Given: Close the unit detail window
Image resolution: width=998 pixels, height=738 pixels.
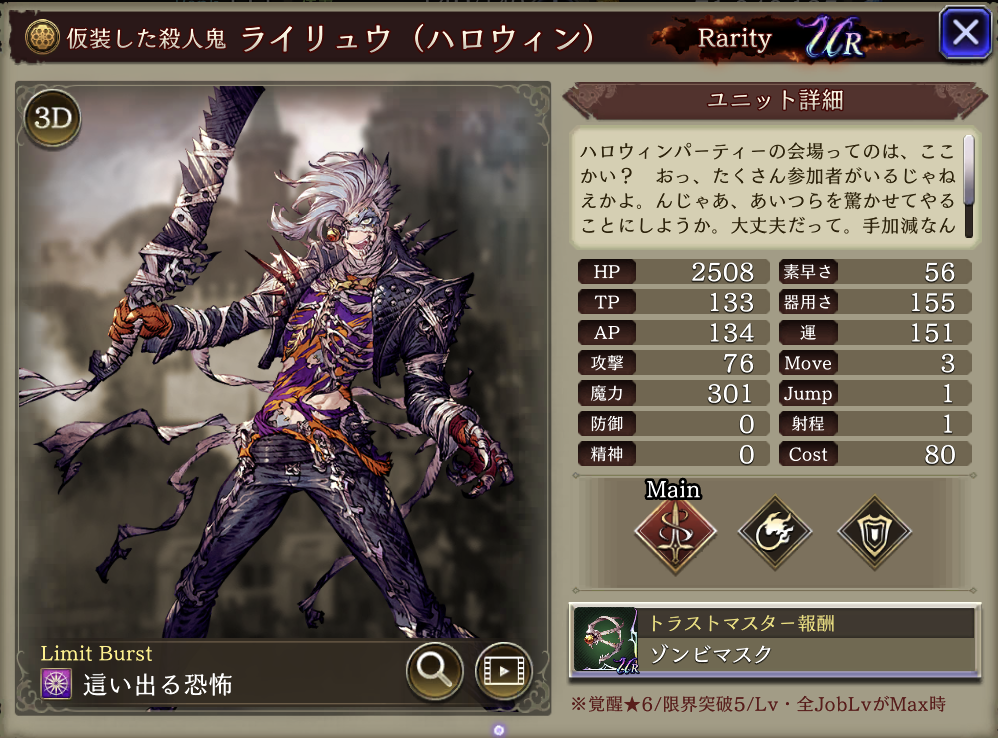Looking at the screenshot, I should (964, 34).
